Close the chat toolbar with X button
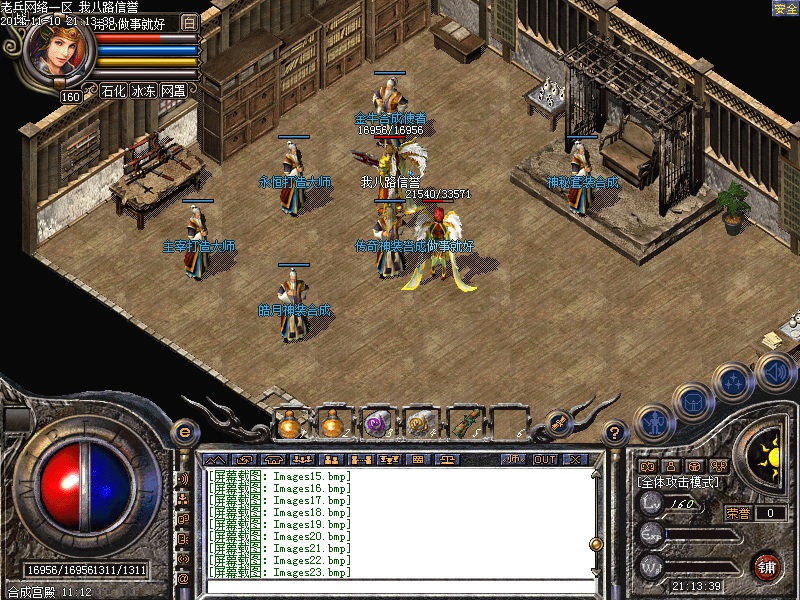The height and width of the screenshot is (600, 800). click(x=574, y=460)
